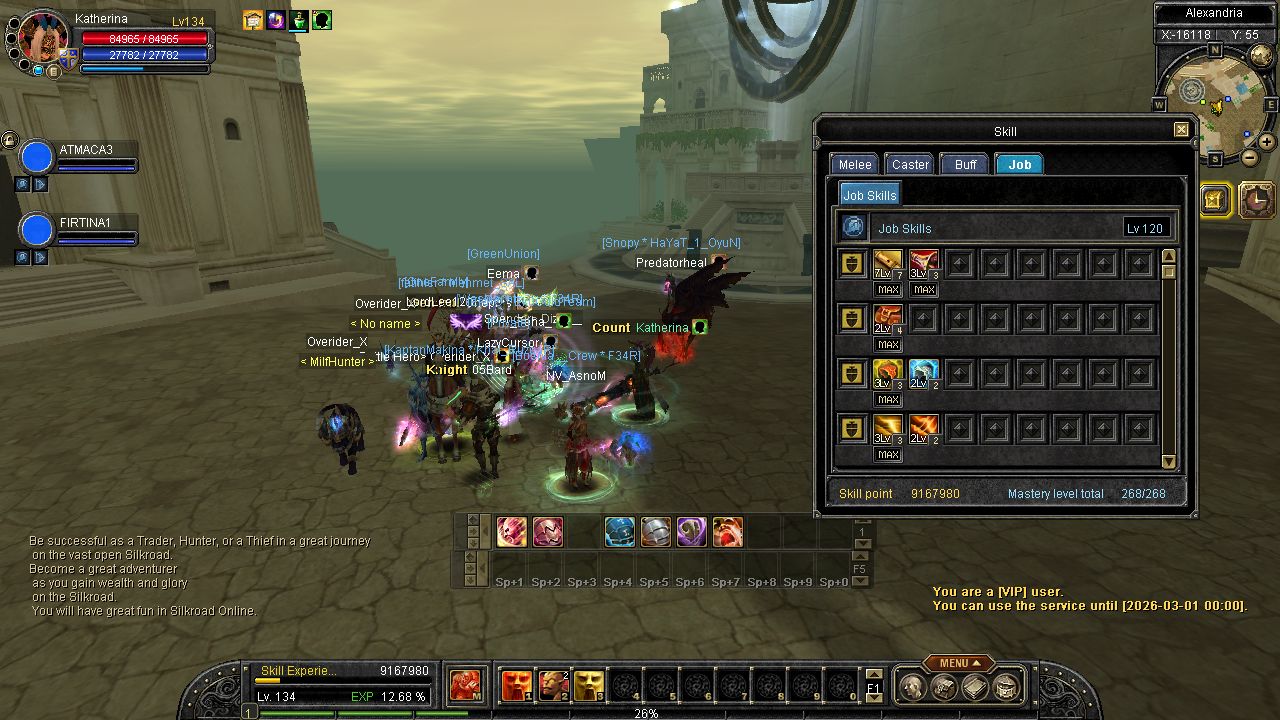Open the character head icon in menu bar
Viewport: 1280px width, 720px height.
(912, 686)
